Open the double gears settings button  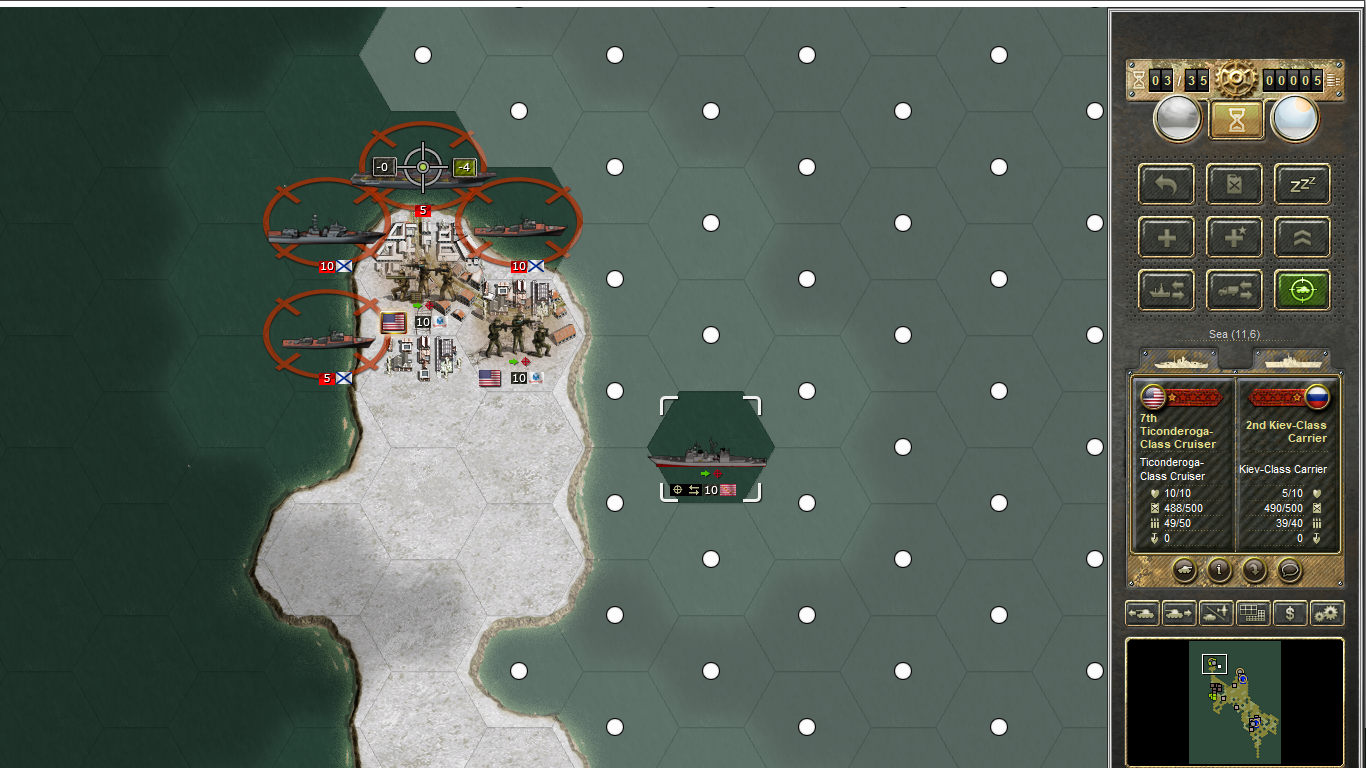(1327, 613)
